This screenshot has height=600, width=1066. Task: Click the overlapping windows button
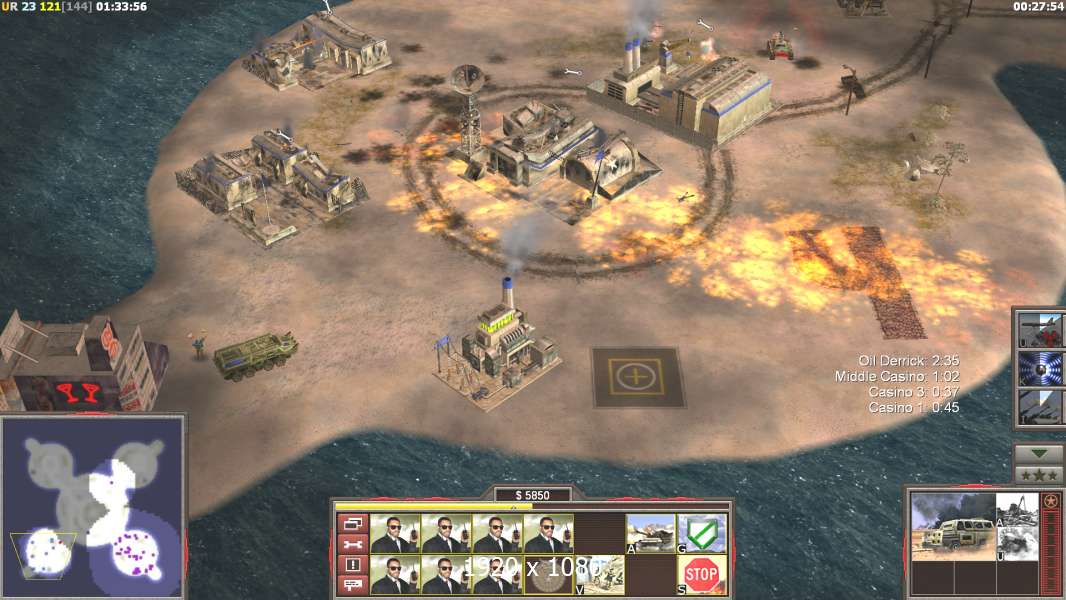(353, 523)
